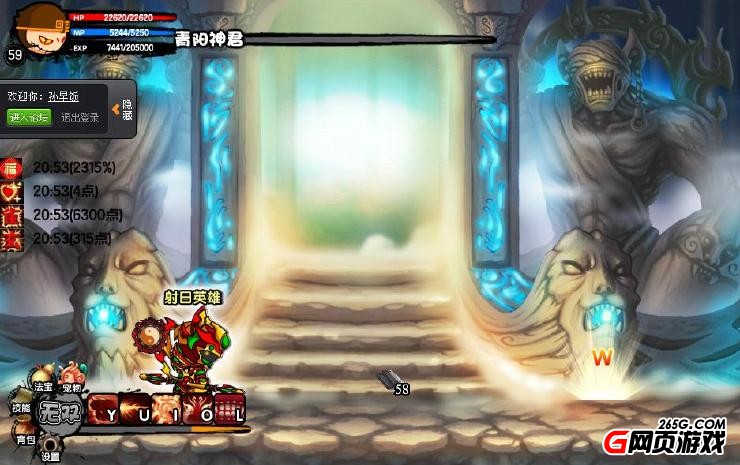Select the 福 fortune buff icon
Screen dimensions: 740x465
click(x=12, y=167)
